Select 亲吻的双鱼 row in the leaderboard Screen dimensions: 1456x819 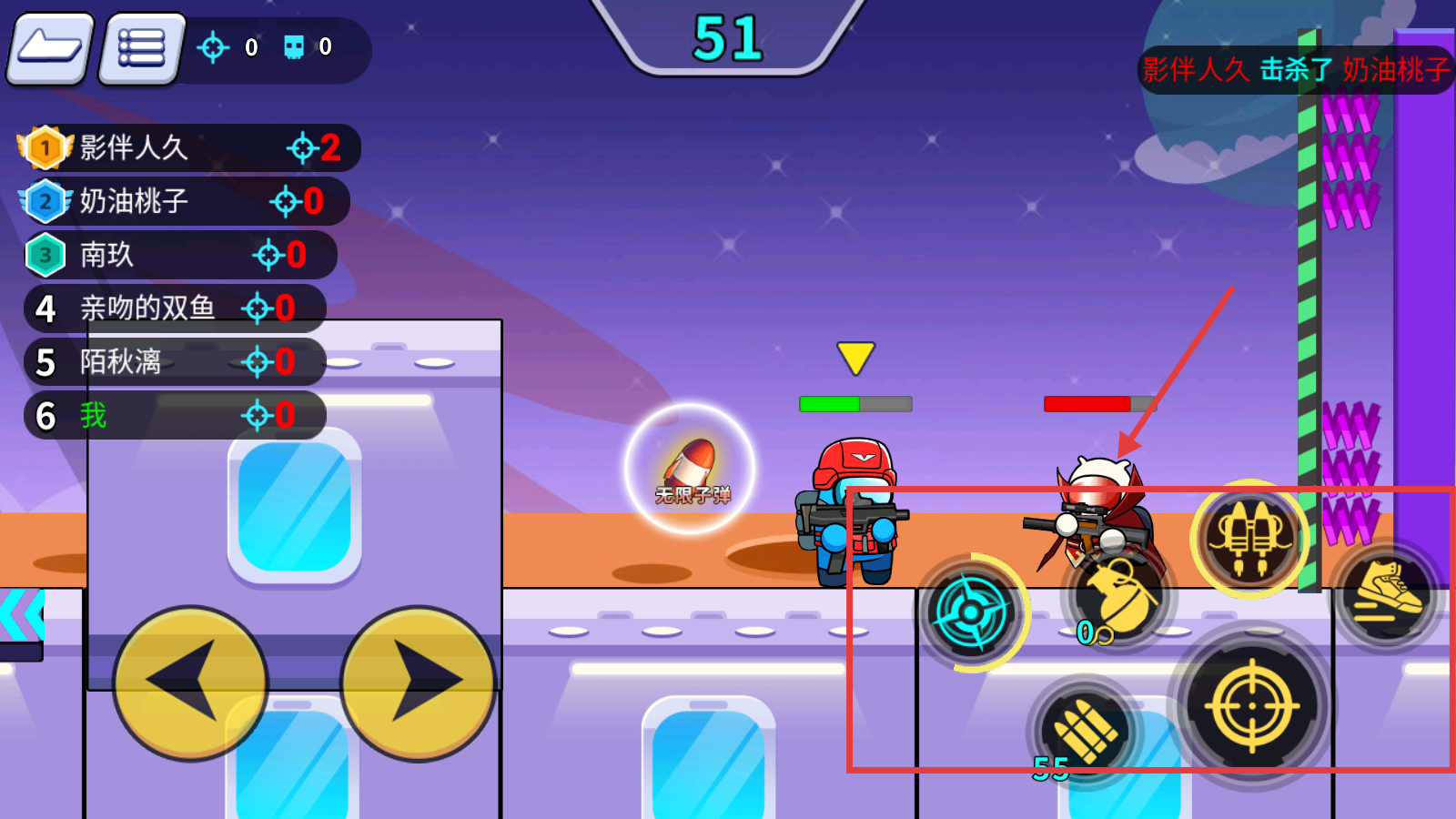[173, 308]
